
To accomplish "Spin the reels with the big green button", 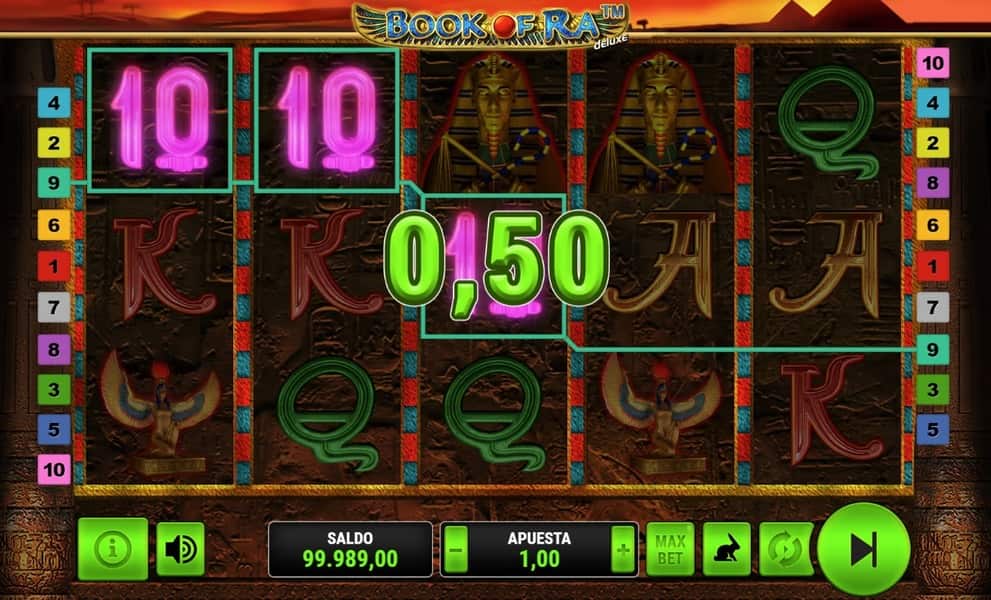I will 863,549.
